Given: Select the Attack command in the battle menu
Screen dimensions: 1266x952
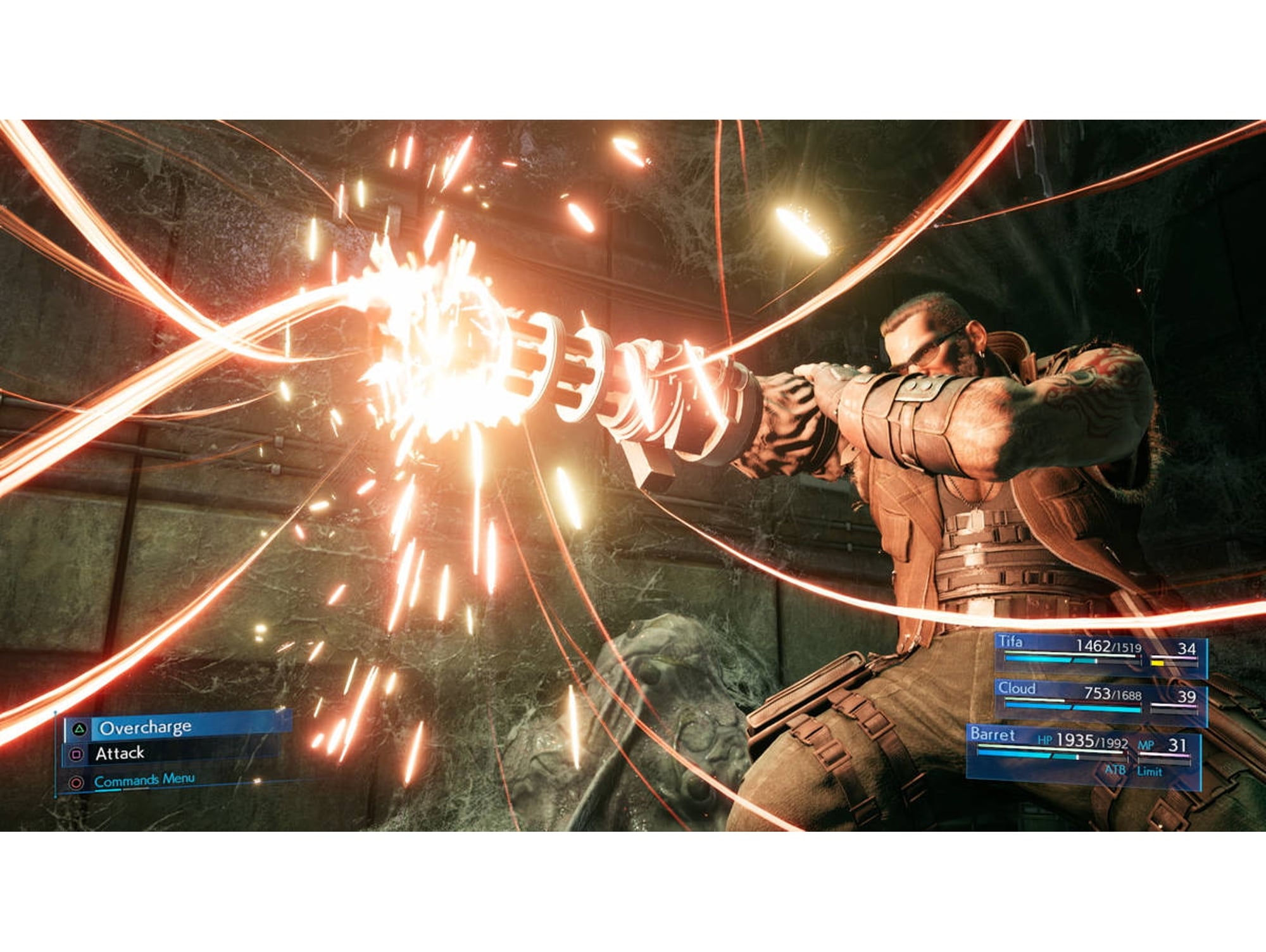Looking at the screenshot, I should coord(120,754).
